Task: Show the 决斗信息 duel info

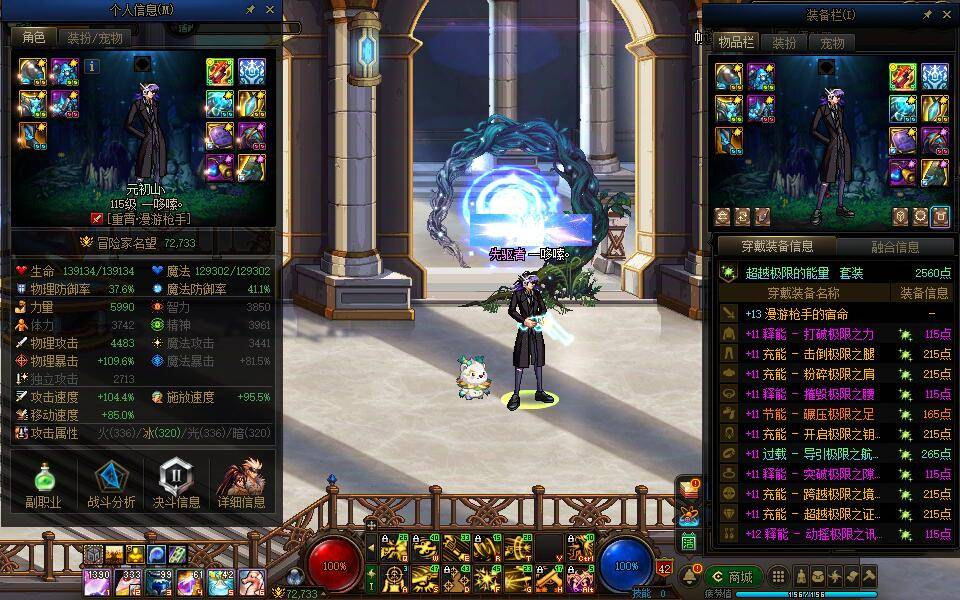Action: [176, 485]
